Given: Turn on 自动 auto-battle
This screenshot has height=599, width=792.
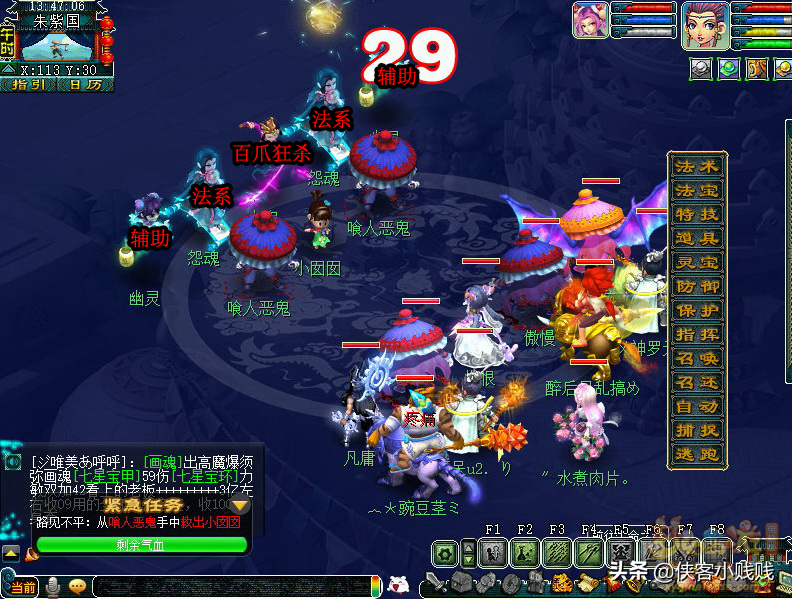Looking at the screenshot, I should point(697,407).
